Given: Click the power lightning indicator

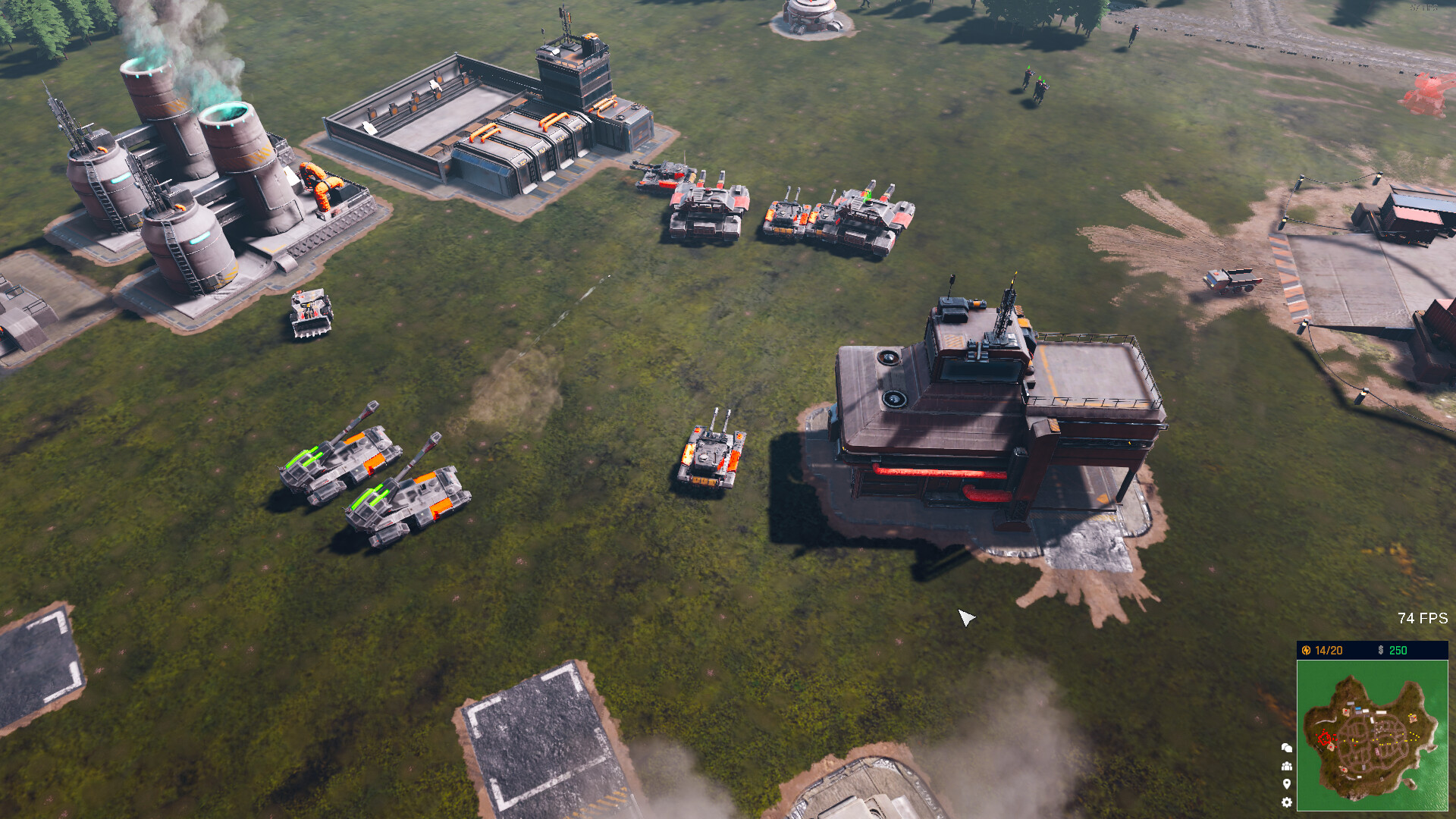Looking at the screenshot, I should 1307,649.
